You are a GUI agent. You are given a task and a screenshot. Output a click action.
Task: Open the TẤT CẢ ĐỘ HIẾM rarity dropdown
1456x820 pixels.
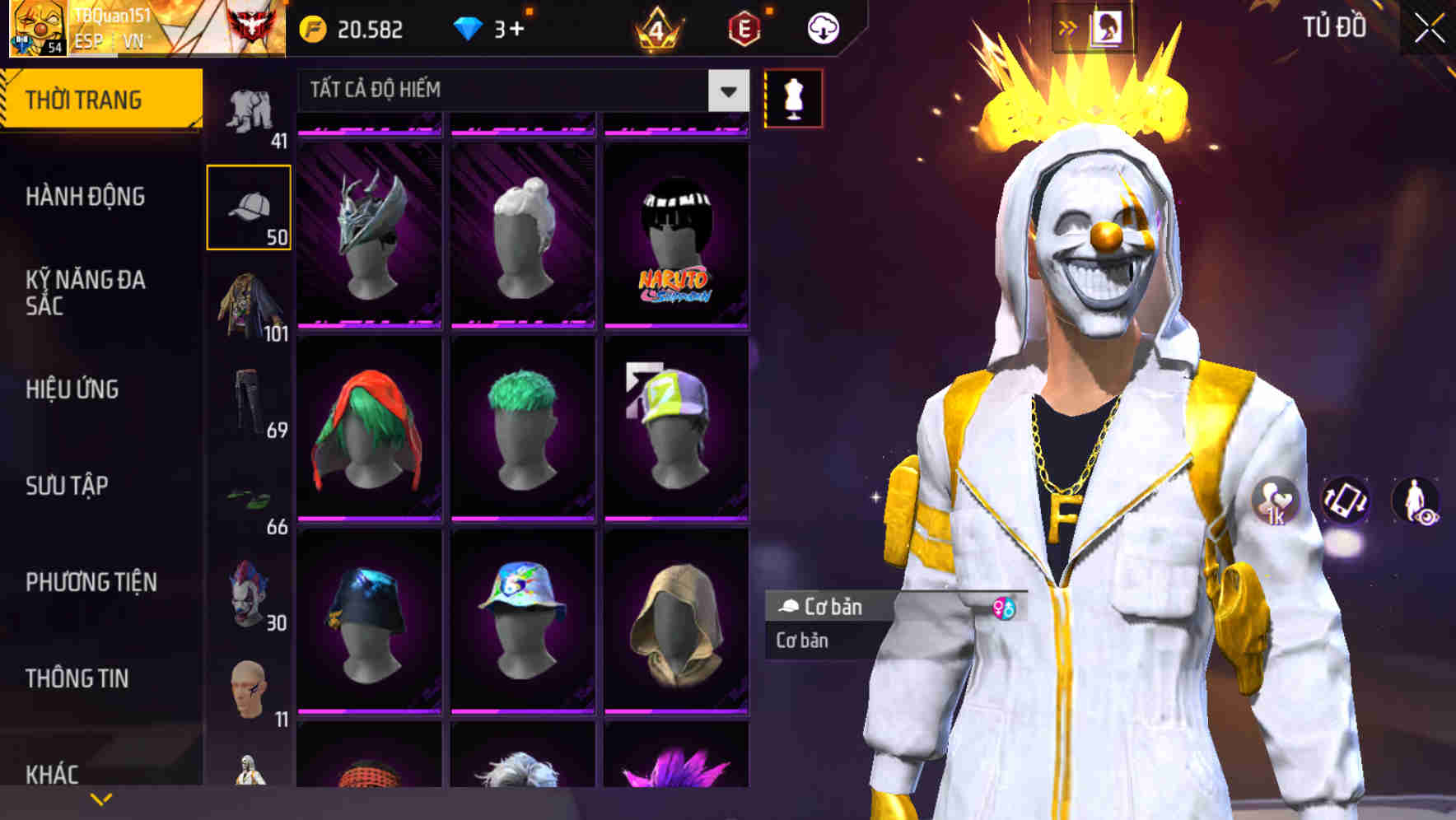[511, 91]
